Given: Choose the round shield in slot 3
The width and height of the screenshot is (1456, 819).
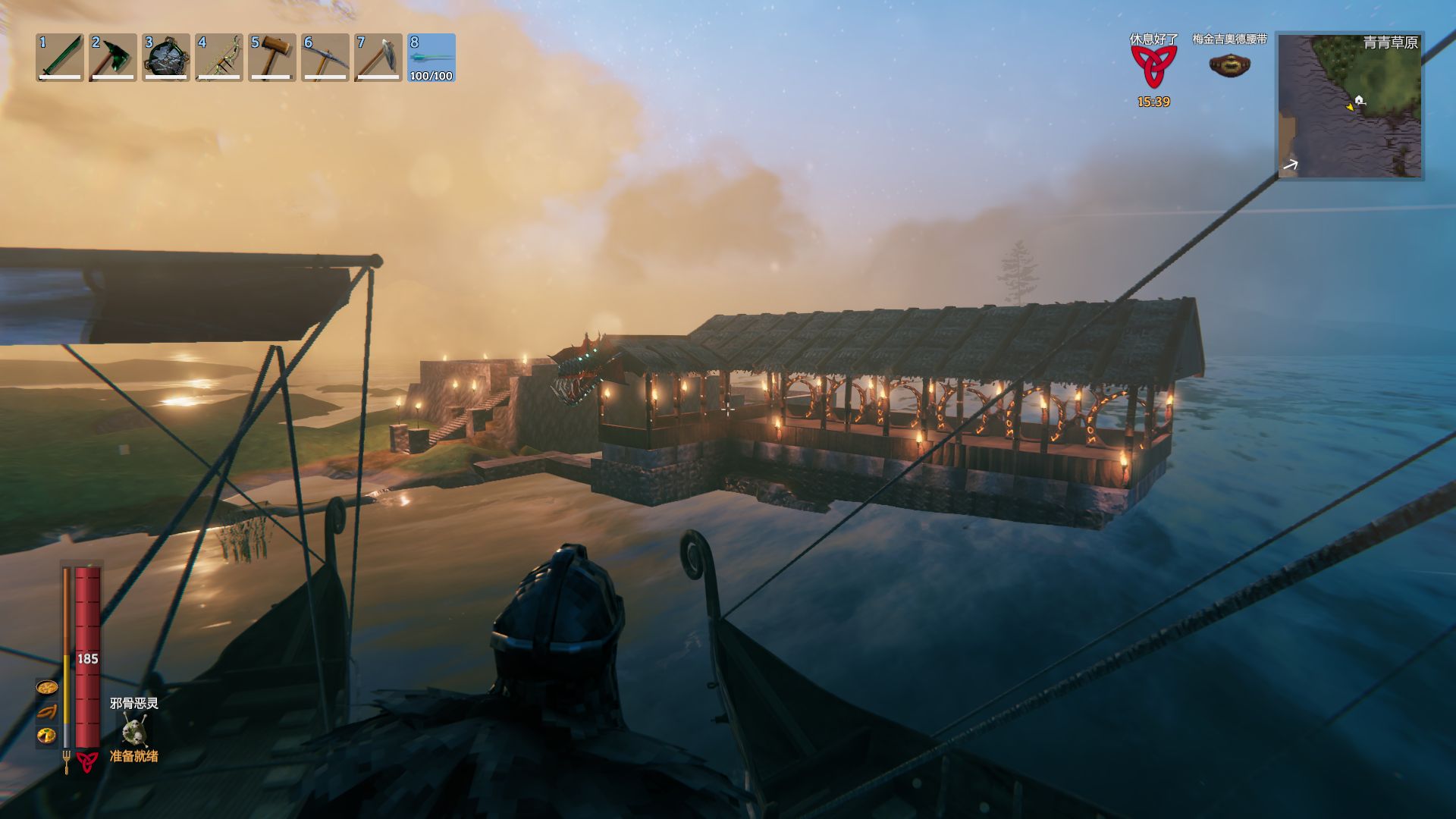Looking at the screenshot, I should click(166, 58).
